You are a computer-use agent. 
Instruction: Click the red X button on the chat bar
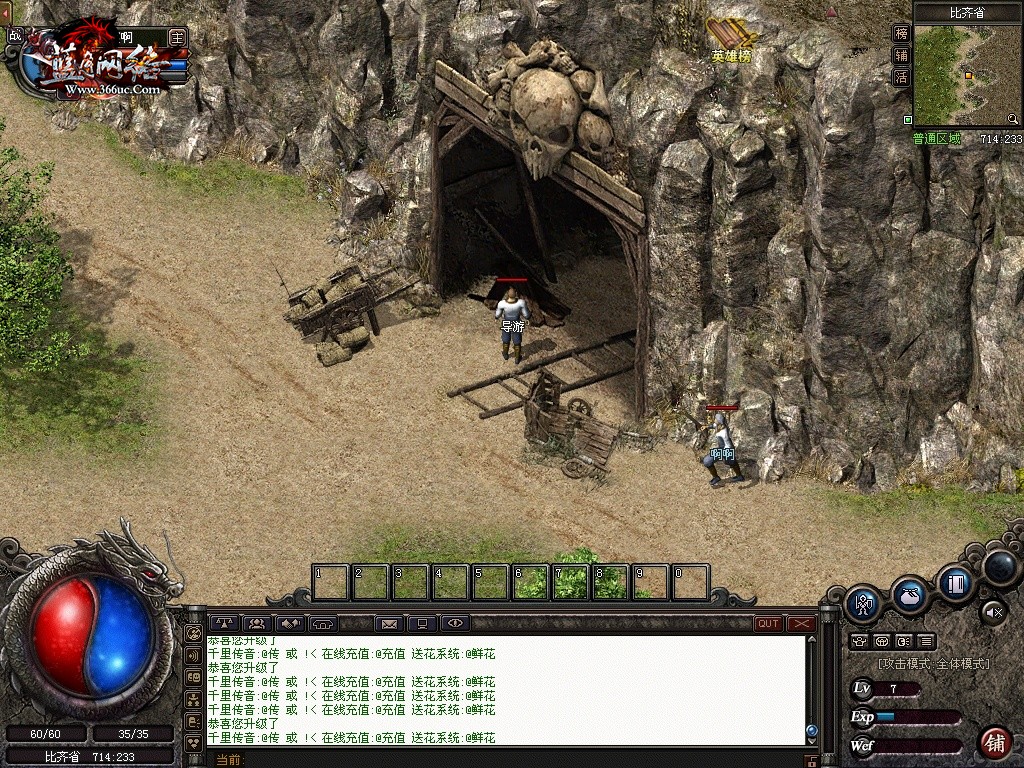coord(801,624)
